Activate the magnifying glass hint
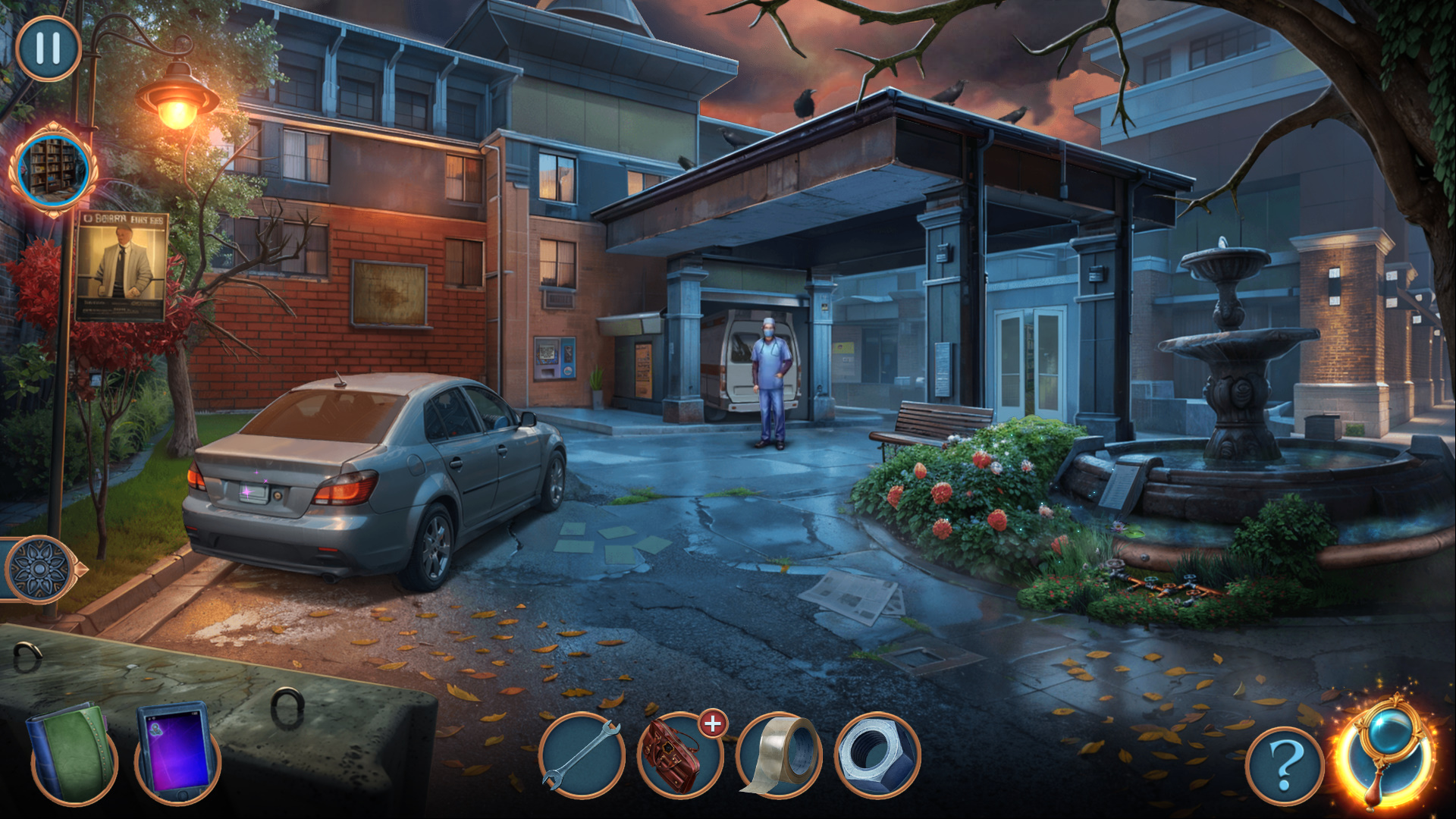Image resolution: width=1456 pixels, height=819 pixels. [x=1387, y=752]
